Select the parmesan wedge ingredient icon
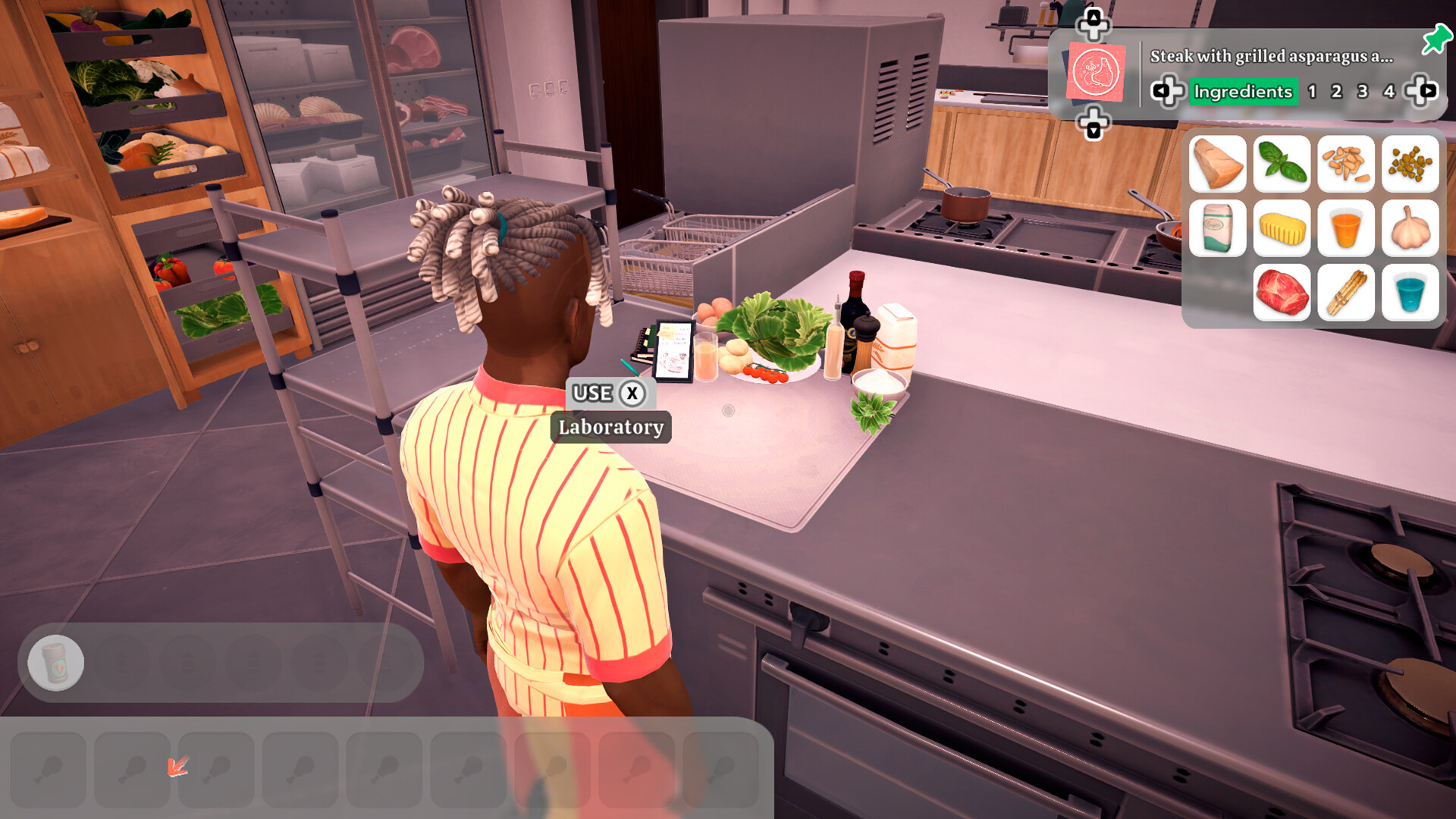This screenshot has width=1456, height=819. [x=1218, y=165]
